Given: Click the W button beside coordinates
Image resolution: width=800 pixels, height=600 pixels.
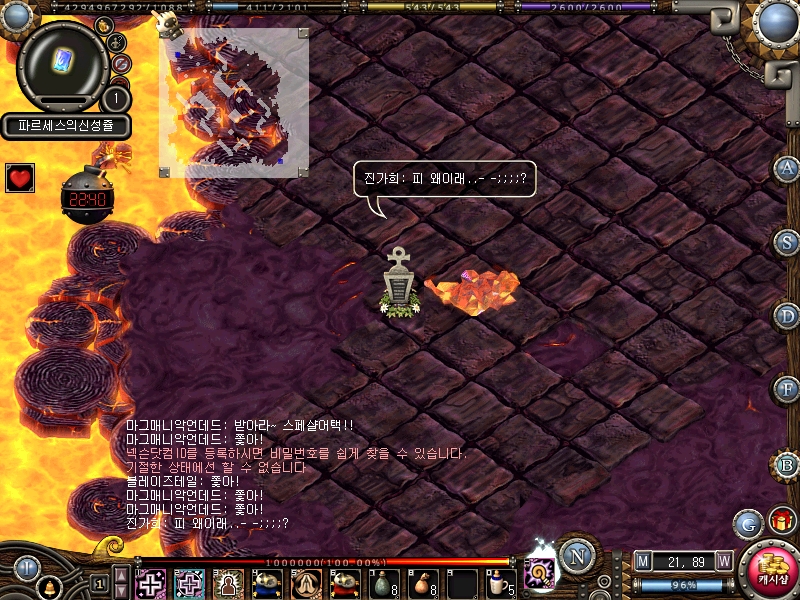Looking at the screenshot, I should pyautogui.click(x=723, y=561).
